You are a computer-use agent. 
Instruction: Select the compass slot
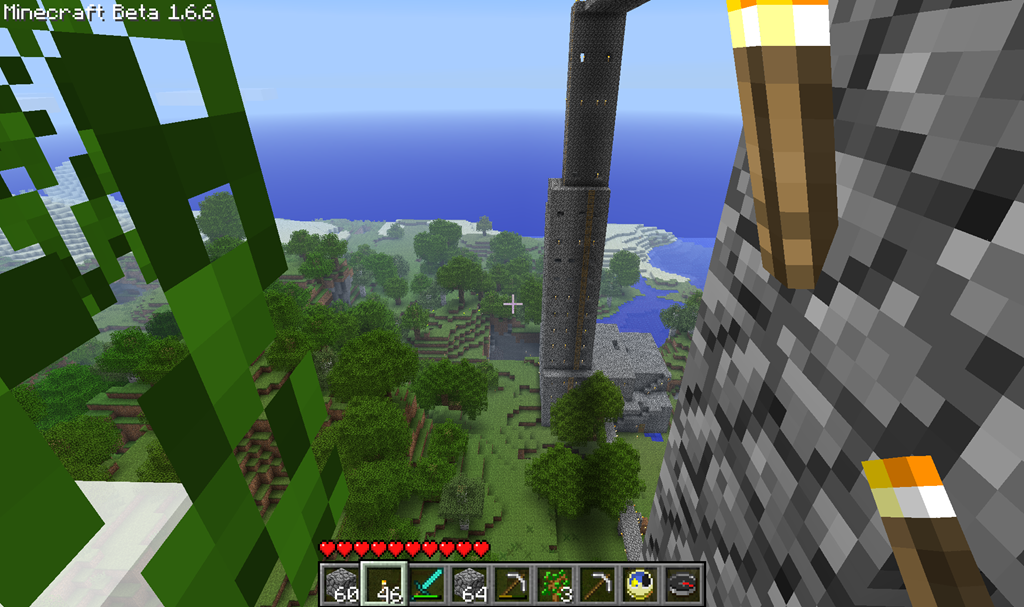pyautogui.click(x=684, y=582)
